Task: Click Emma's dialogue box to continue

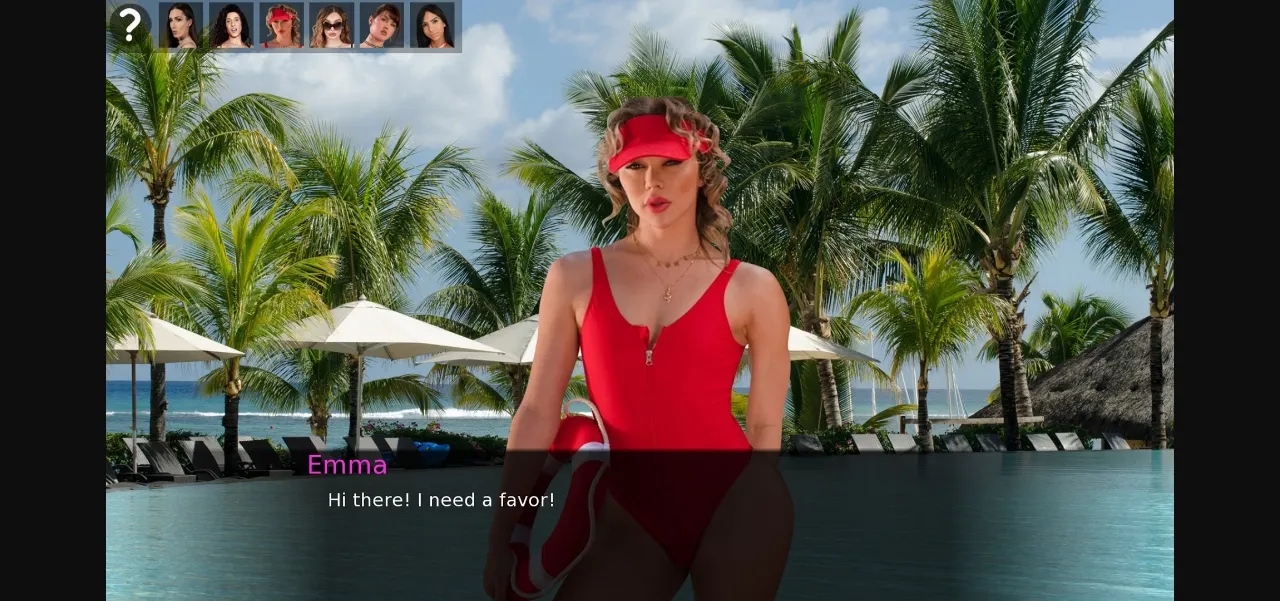Action: tap(640, 520)
